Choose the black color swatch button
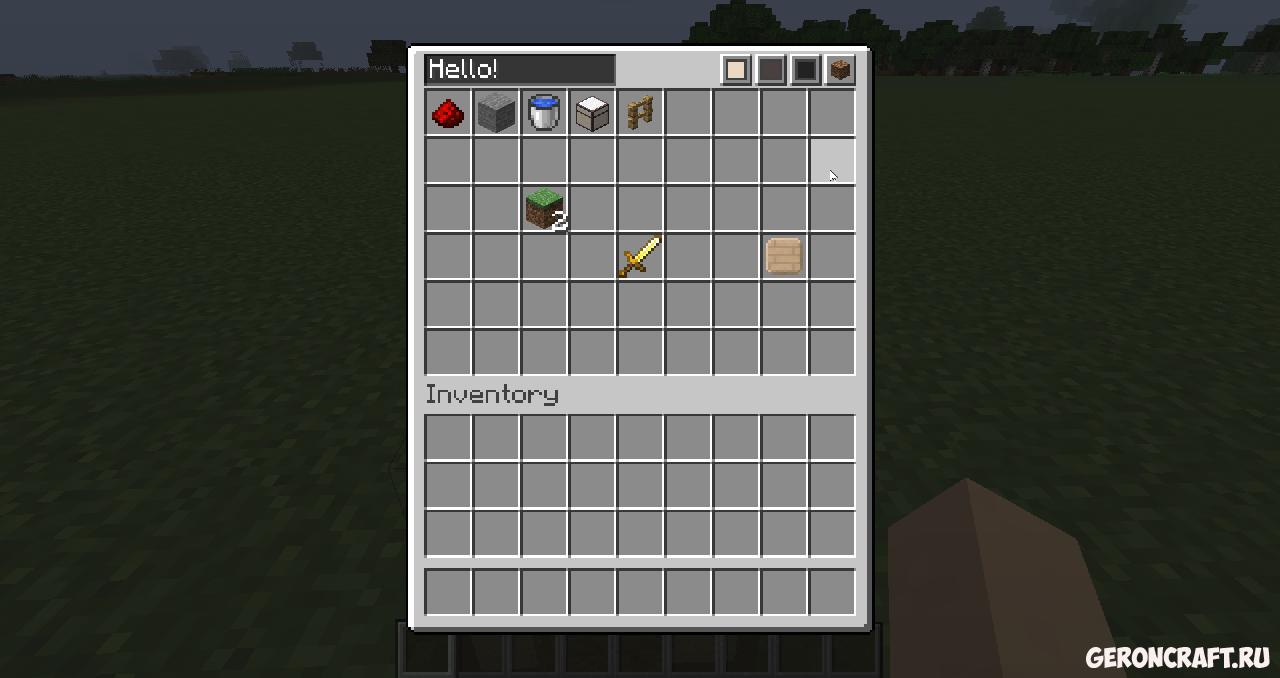Image resolution: width=1280 pixels, height=678 pixels. pos(805,70)
